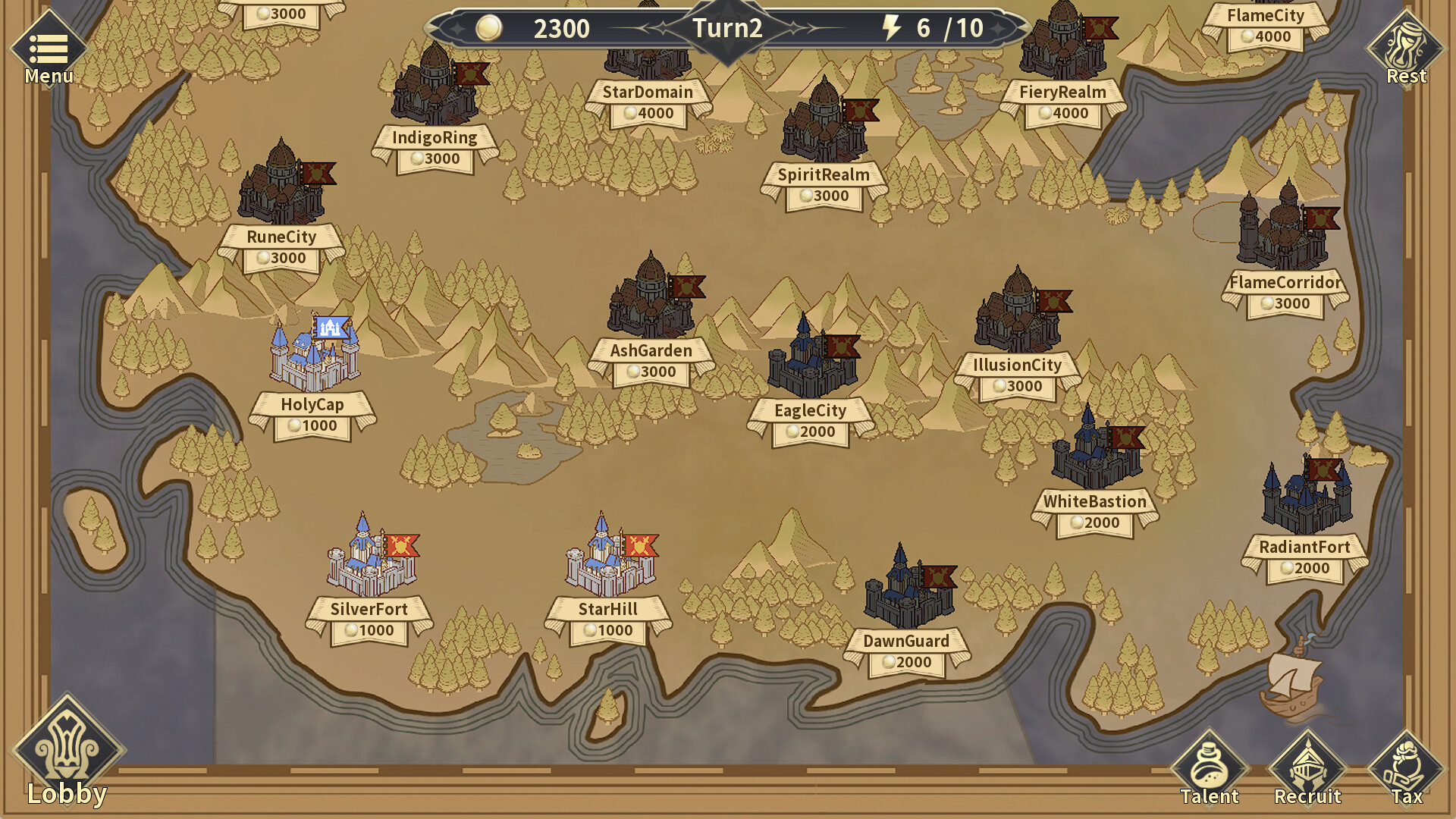Open the Talent panel
1456x819 pixels.
[1211, 762]
